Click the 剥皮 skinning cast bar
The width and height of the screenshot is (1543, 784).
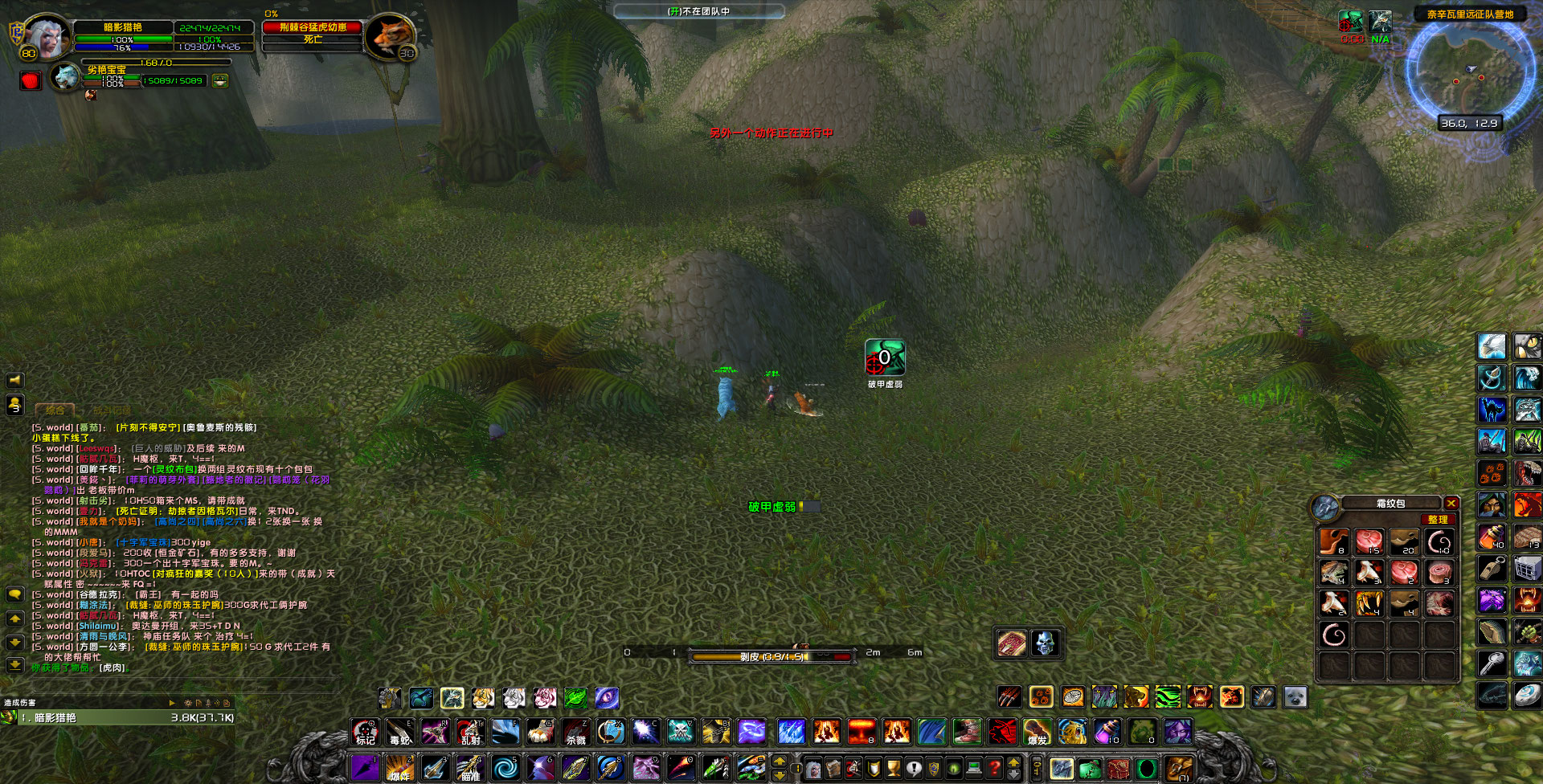[771, 656]
